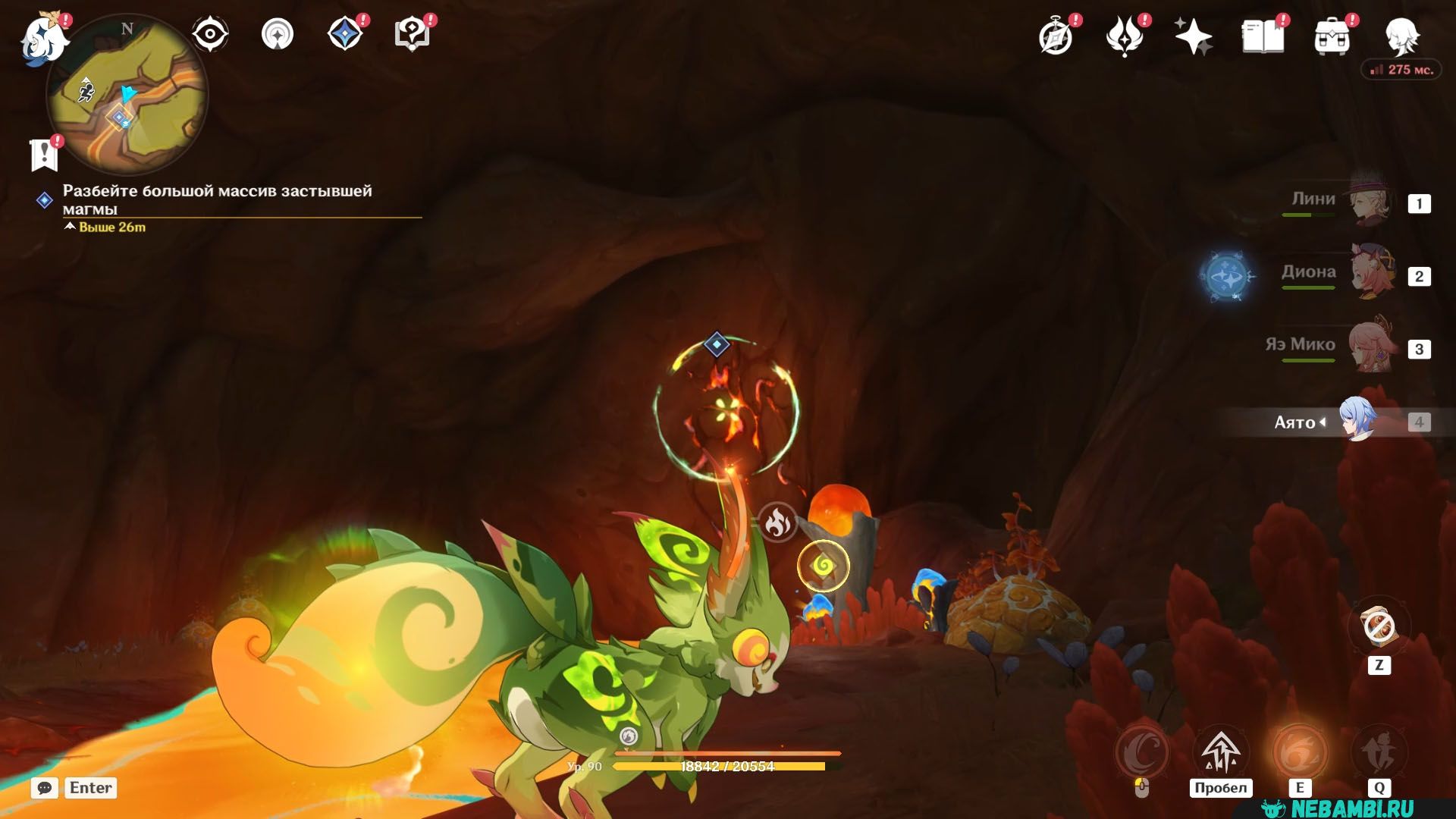Toggle the eye-shaped elemental sight icon

pos(210,35)
